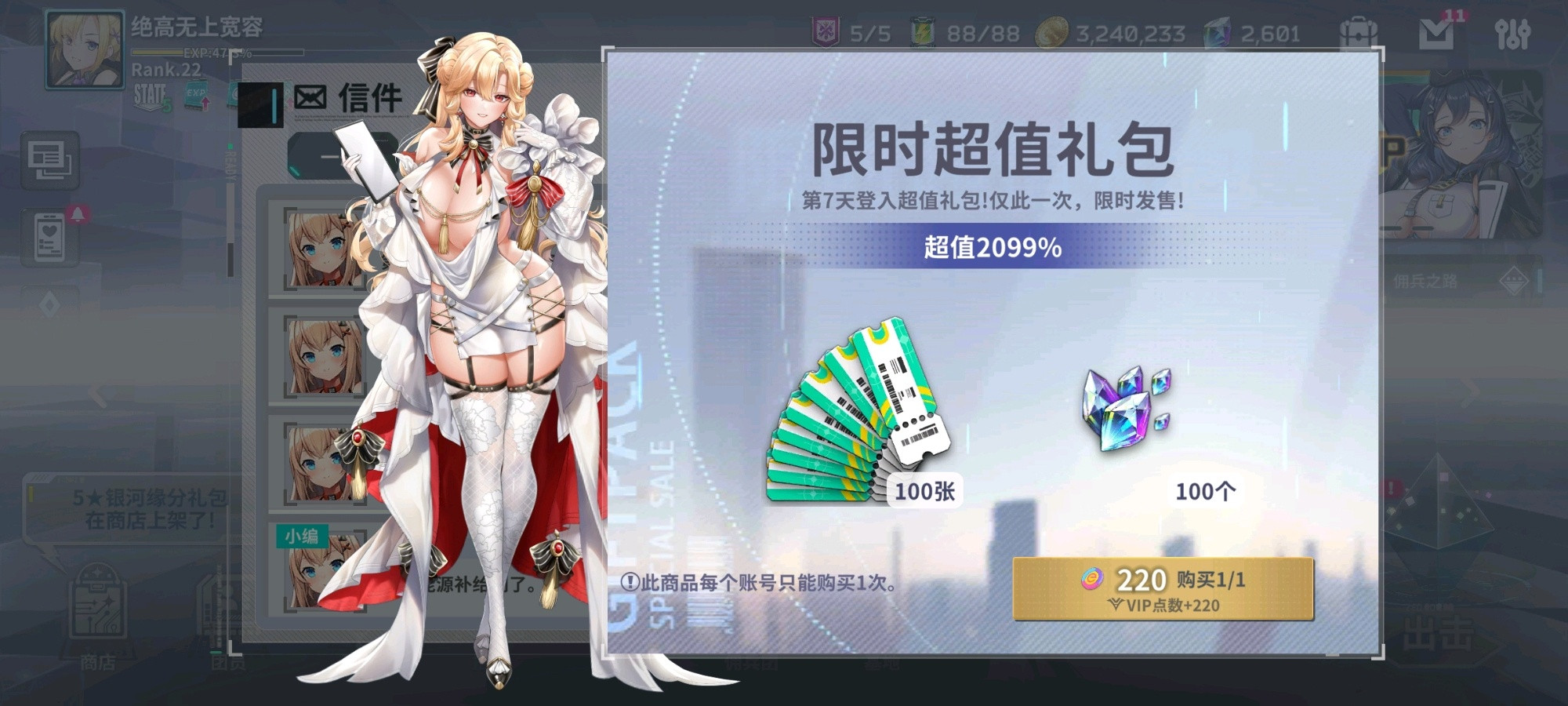Open the phone notifications icon with red bell
The image size is (1568, 706).
point(49,235)
